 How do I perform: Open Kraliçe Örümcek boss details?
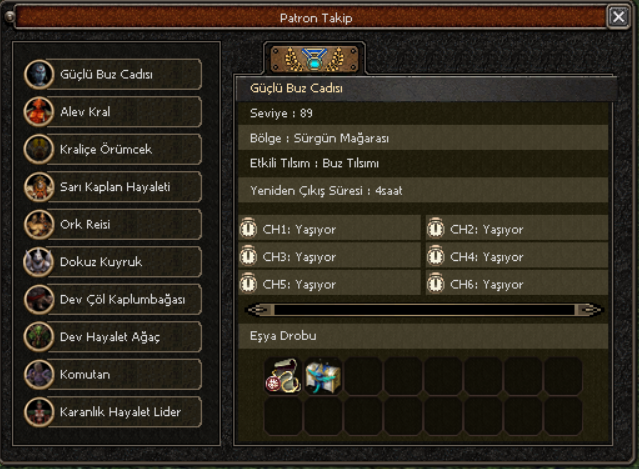(113, 149)
